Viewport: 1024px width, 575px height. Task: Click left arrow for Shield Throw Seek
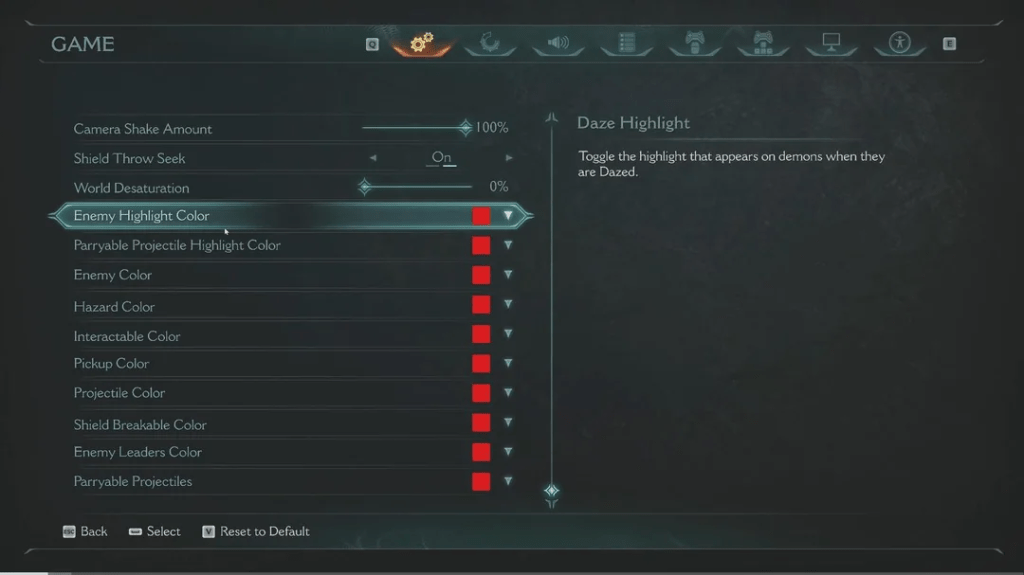tap(373, 158)
